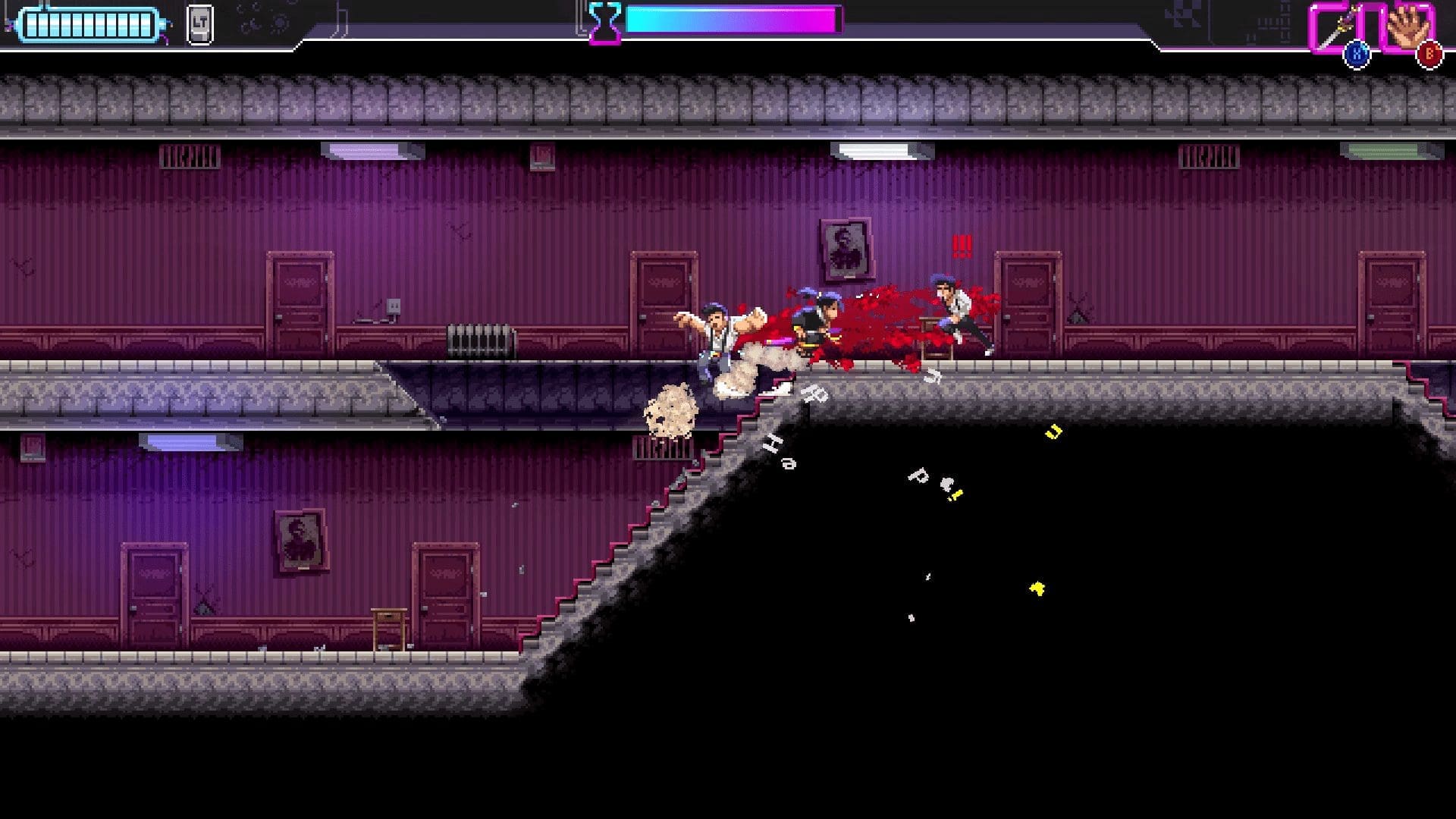Click the LT trigger prompt icon
The width and height of the screenshot is (1456, 819).
[199, 24]
